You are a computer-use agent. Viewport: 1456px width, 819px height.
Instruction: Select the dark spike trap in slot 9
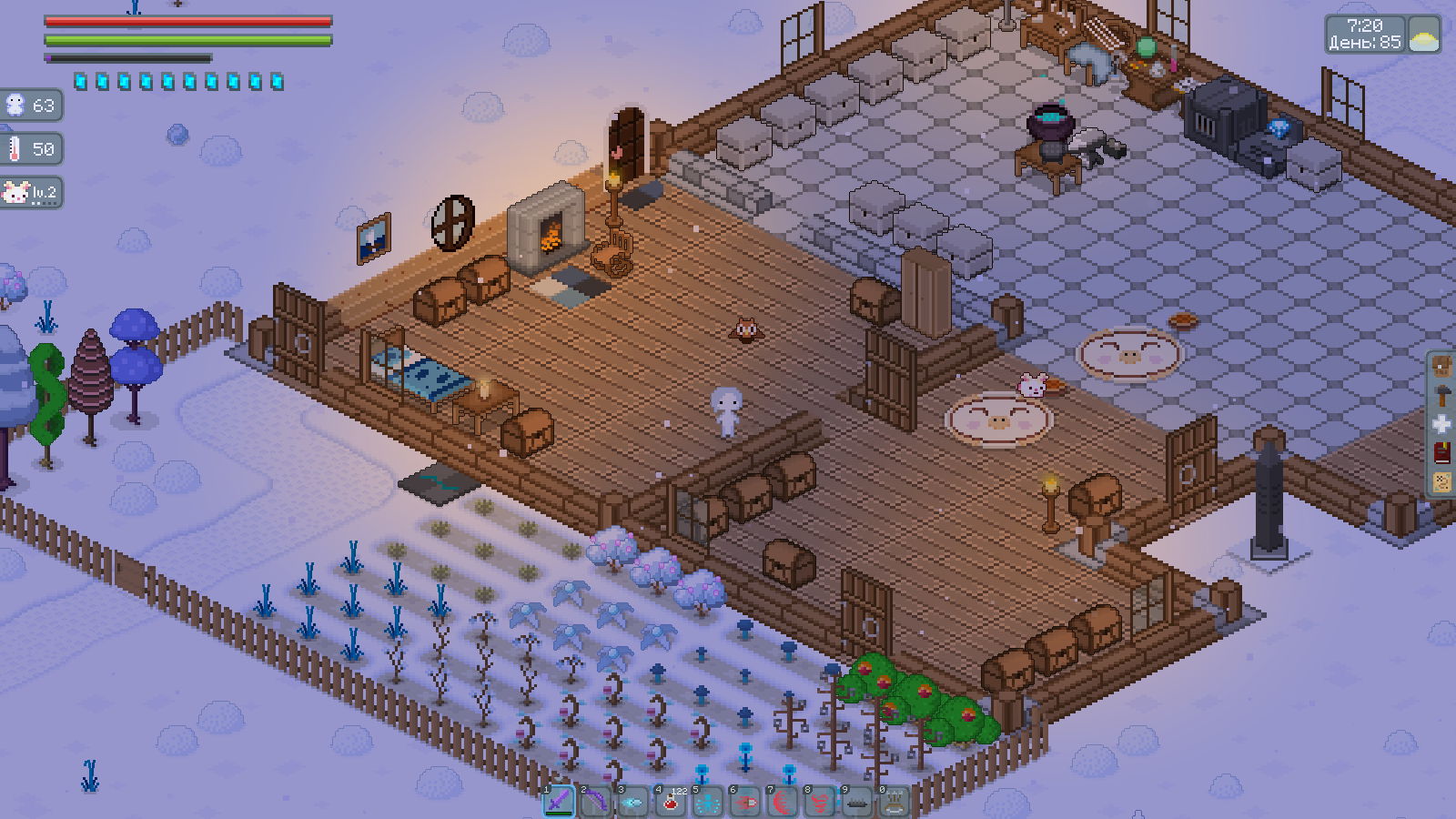point(857,802)
